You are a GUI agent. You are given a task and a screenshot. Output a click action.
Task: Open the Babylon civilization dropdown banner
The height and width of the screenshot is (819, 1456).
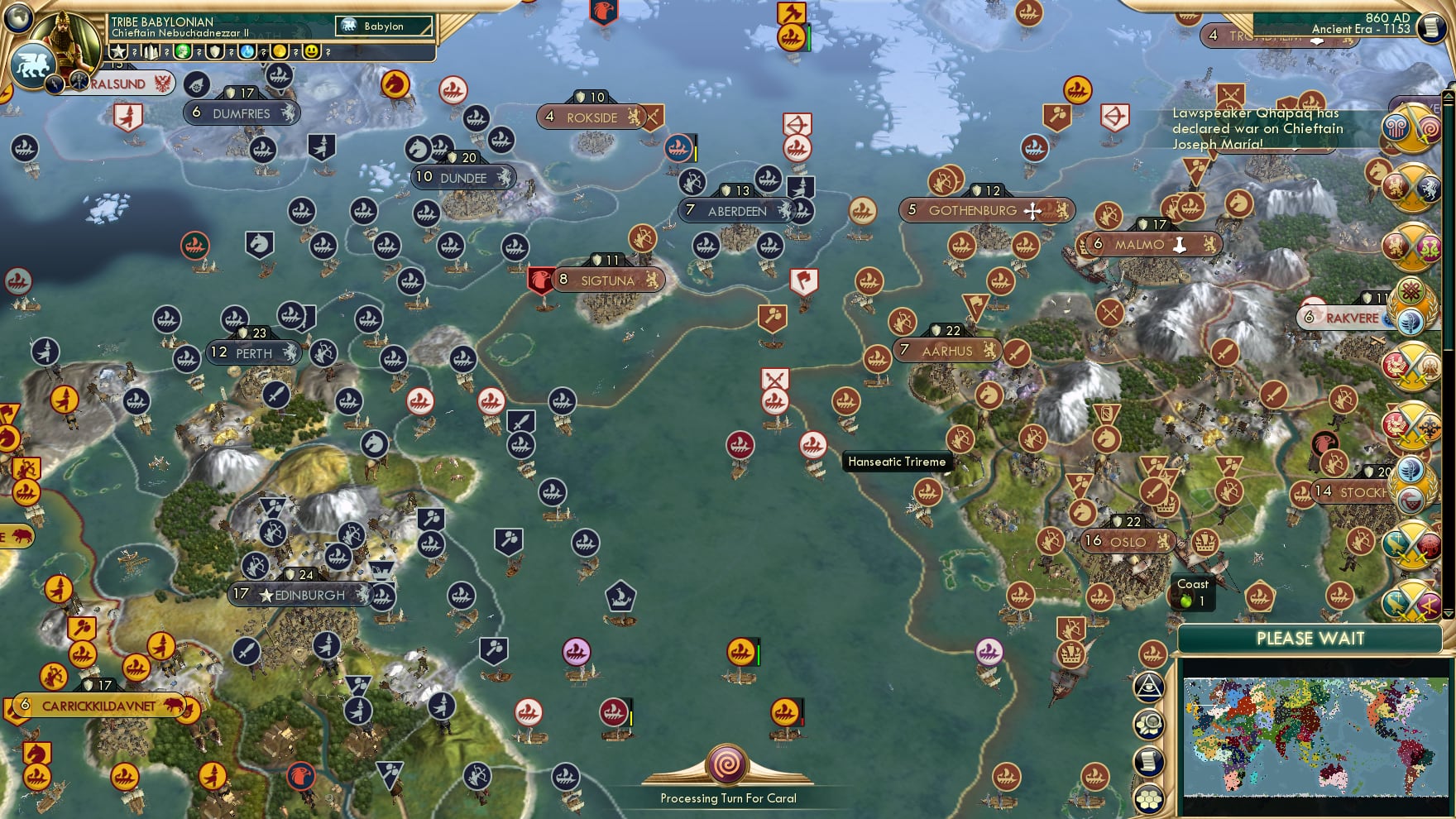tap(383, 26)
